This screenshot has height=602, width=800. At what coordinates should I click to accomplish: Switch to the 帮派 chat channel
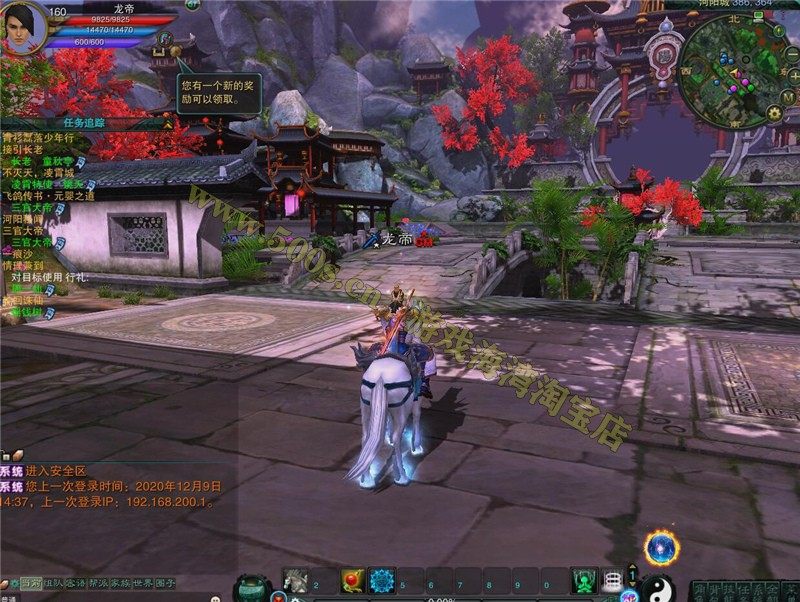point(97,583)
